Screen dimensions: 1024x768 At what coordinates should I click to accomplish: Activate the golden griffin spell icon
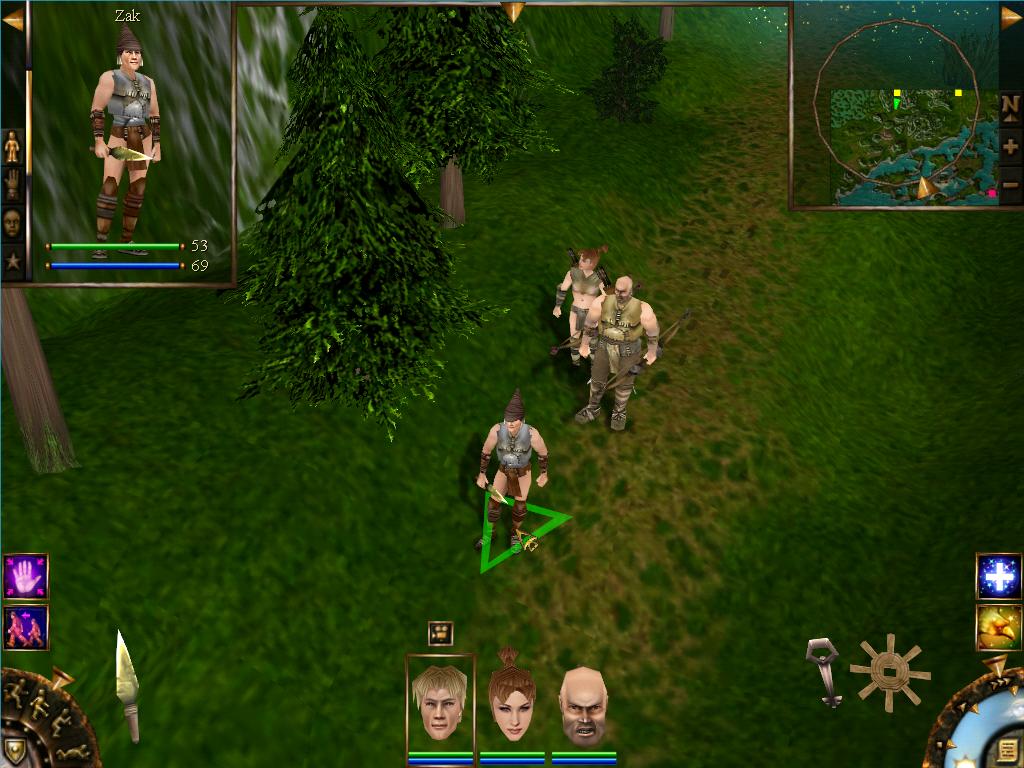[x=998, y=627]
